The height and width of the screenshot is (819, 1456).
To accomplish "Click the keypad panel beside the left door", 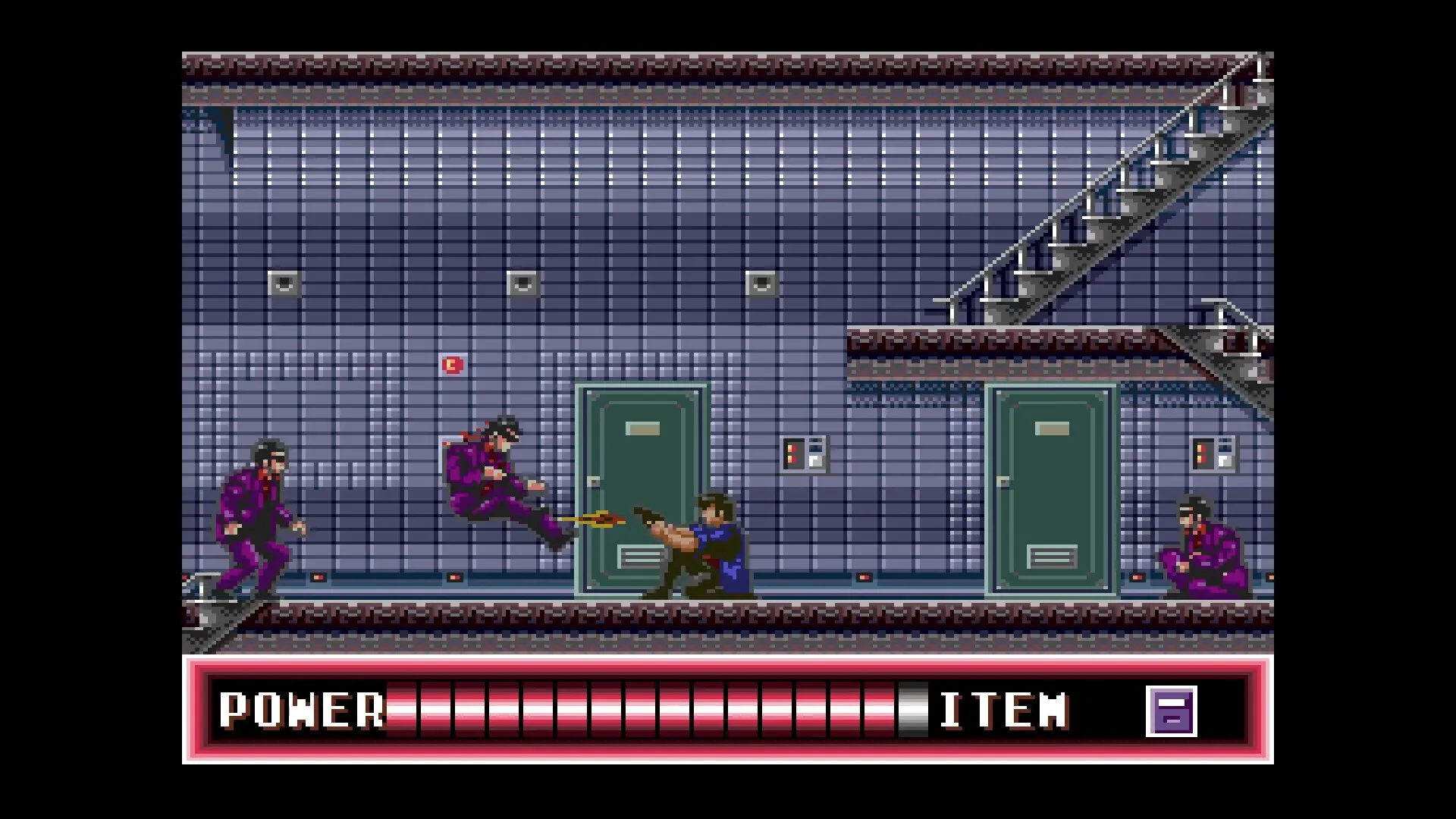I will click(802, 453).
